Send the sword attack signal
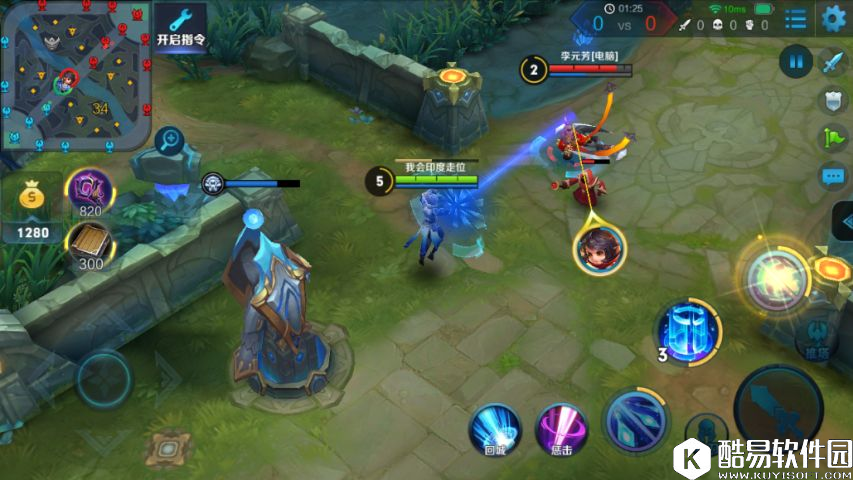Viewport: 853px width, 480px height. pyautogui.click(x=833, y=62)
